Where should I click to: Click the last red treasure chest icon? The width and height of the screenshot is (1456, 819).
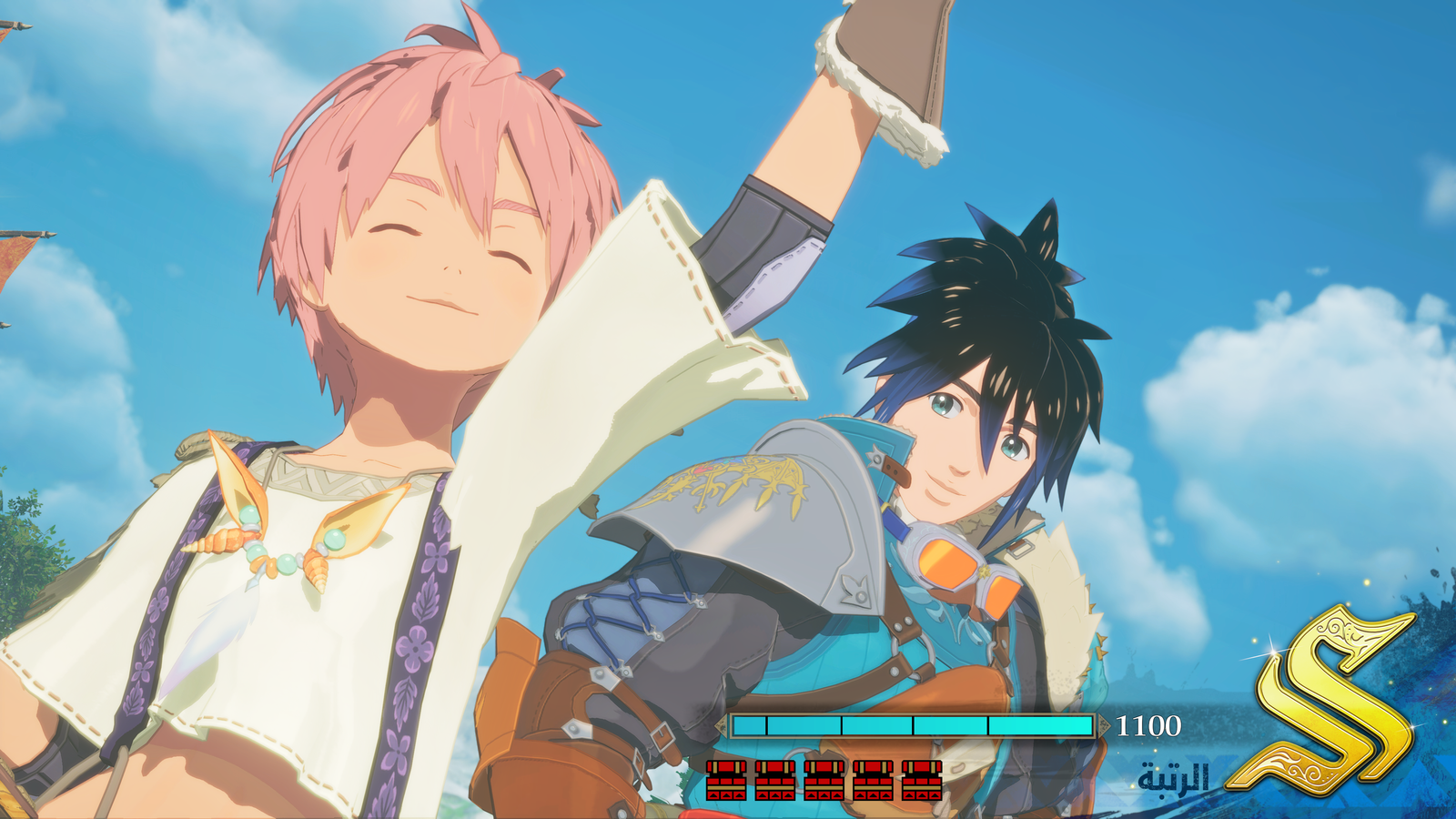921,781
